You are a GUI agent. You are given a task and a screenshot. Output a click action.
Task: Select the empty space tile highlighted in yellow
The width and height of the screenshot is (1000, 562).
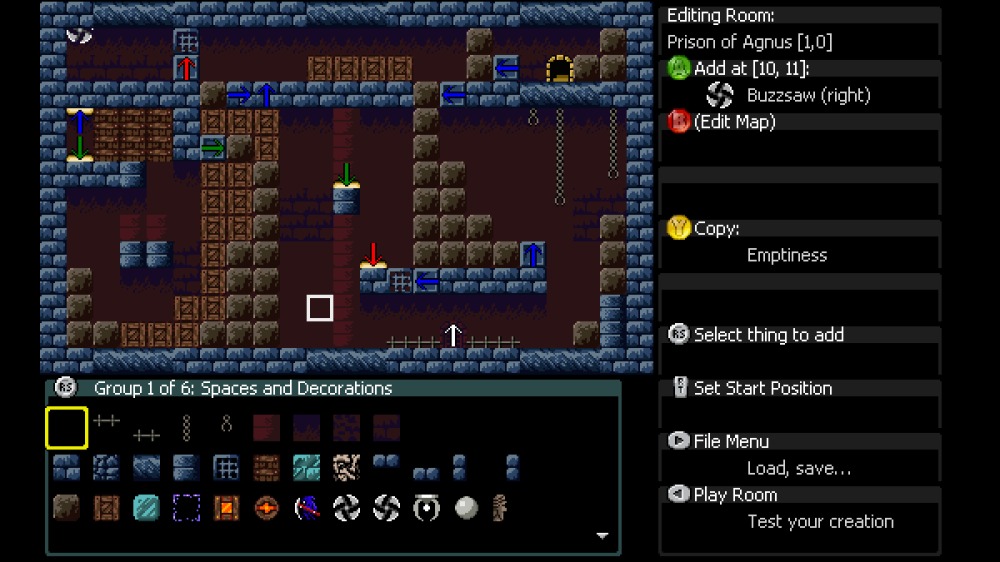coord(66,428)
